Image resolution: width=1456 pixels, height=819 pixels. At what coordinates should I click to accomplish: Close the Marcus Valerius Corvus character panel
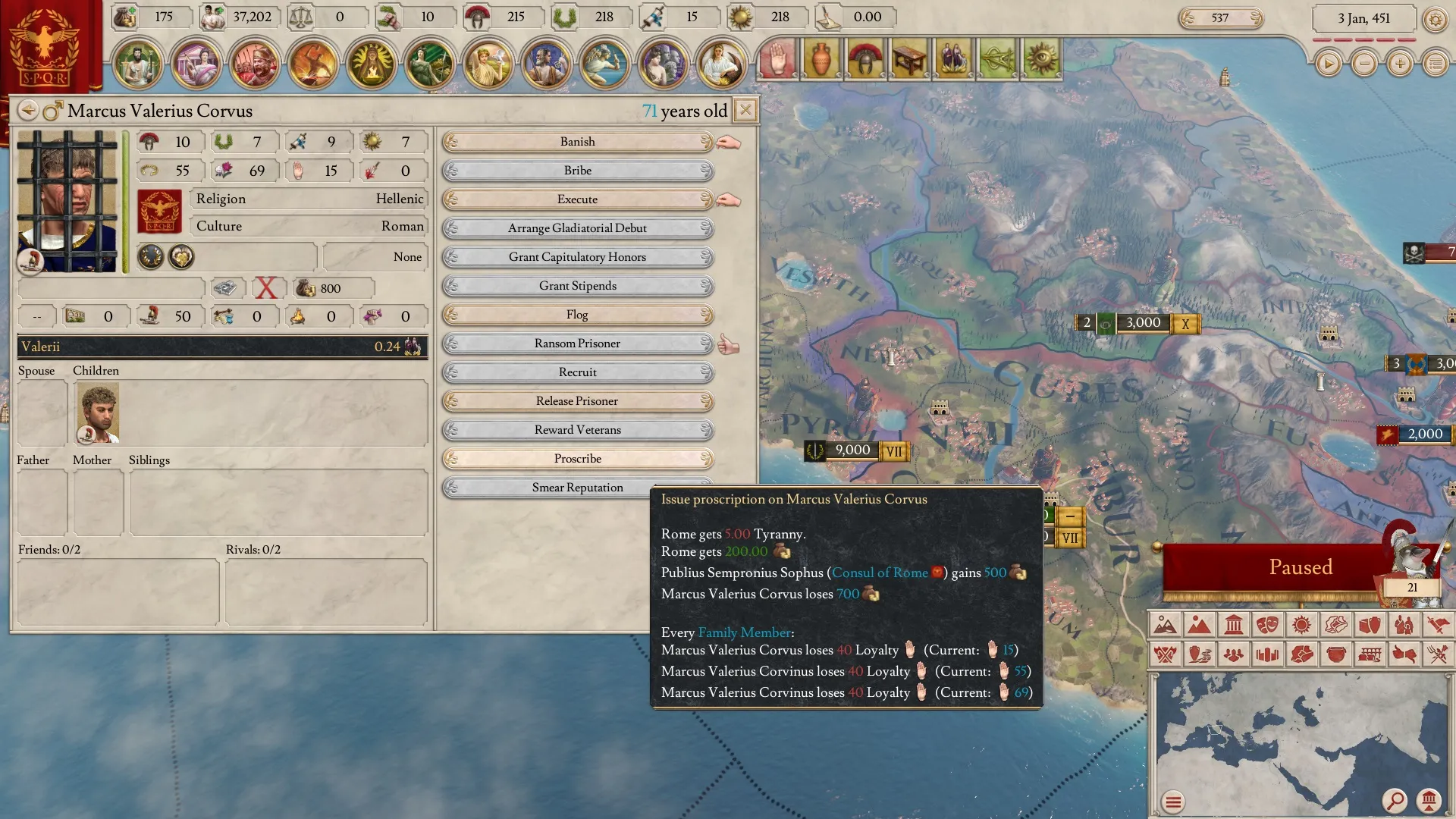745,111
